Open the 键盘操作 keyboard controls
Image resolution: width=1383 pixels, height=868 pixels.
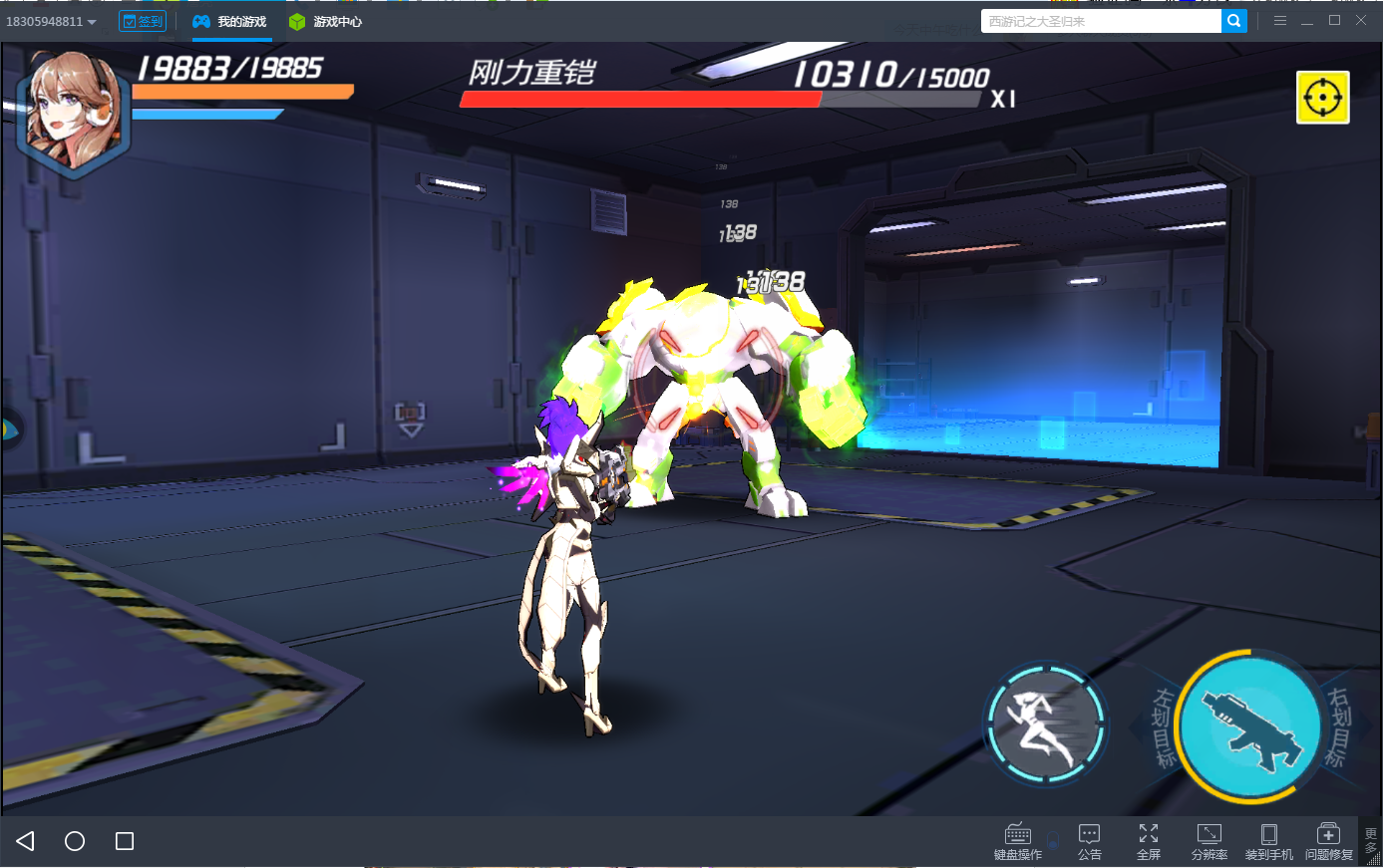(1017, 840)
